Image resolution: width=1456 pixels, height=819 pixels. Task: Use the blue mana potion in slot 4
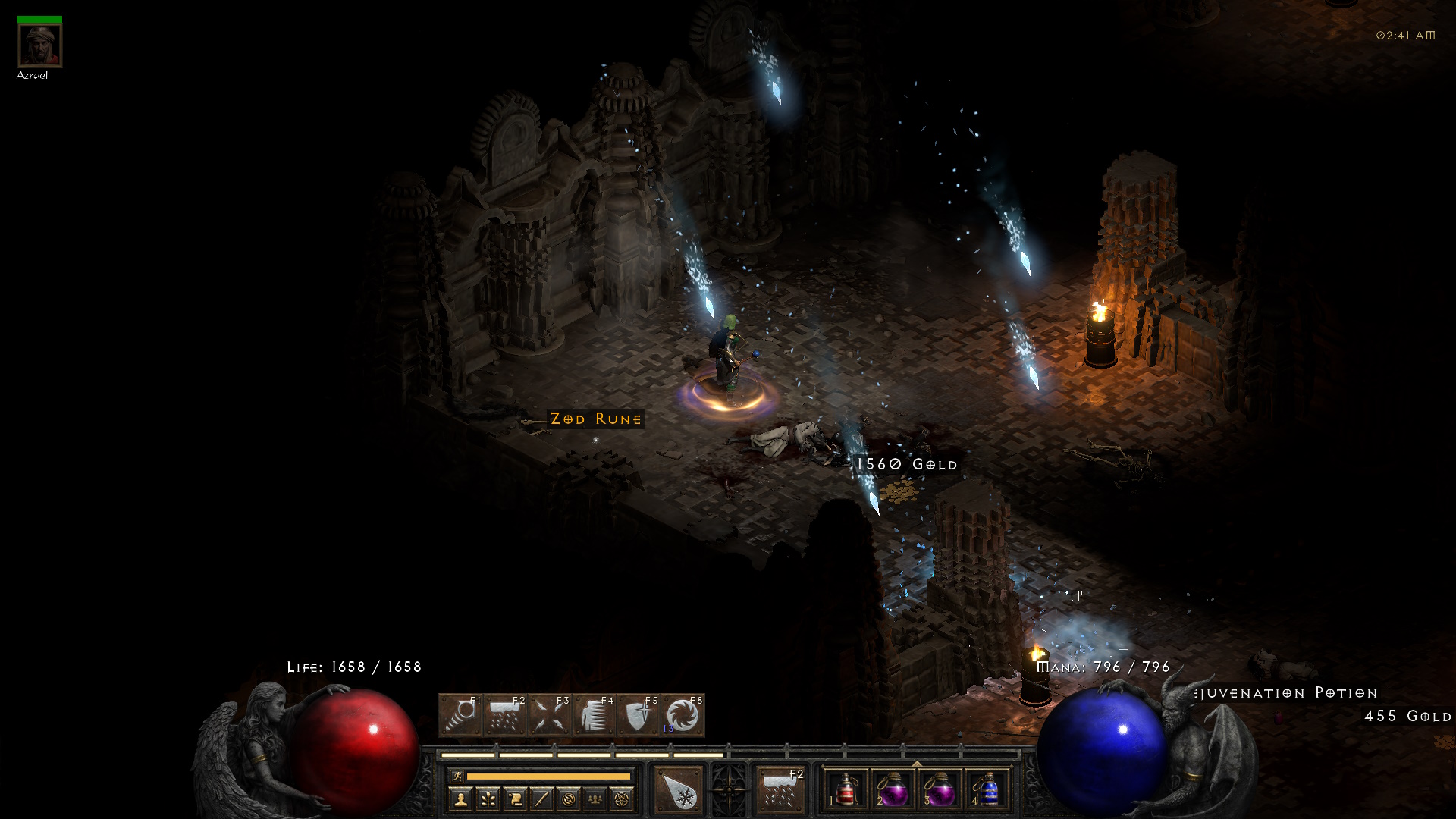point(987,790)
